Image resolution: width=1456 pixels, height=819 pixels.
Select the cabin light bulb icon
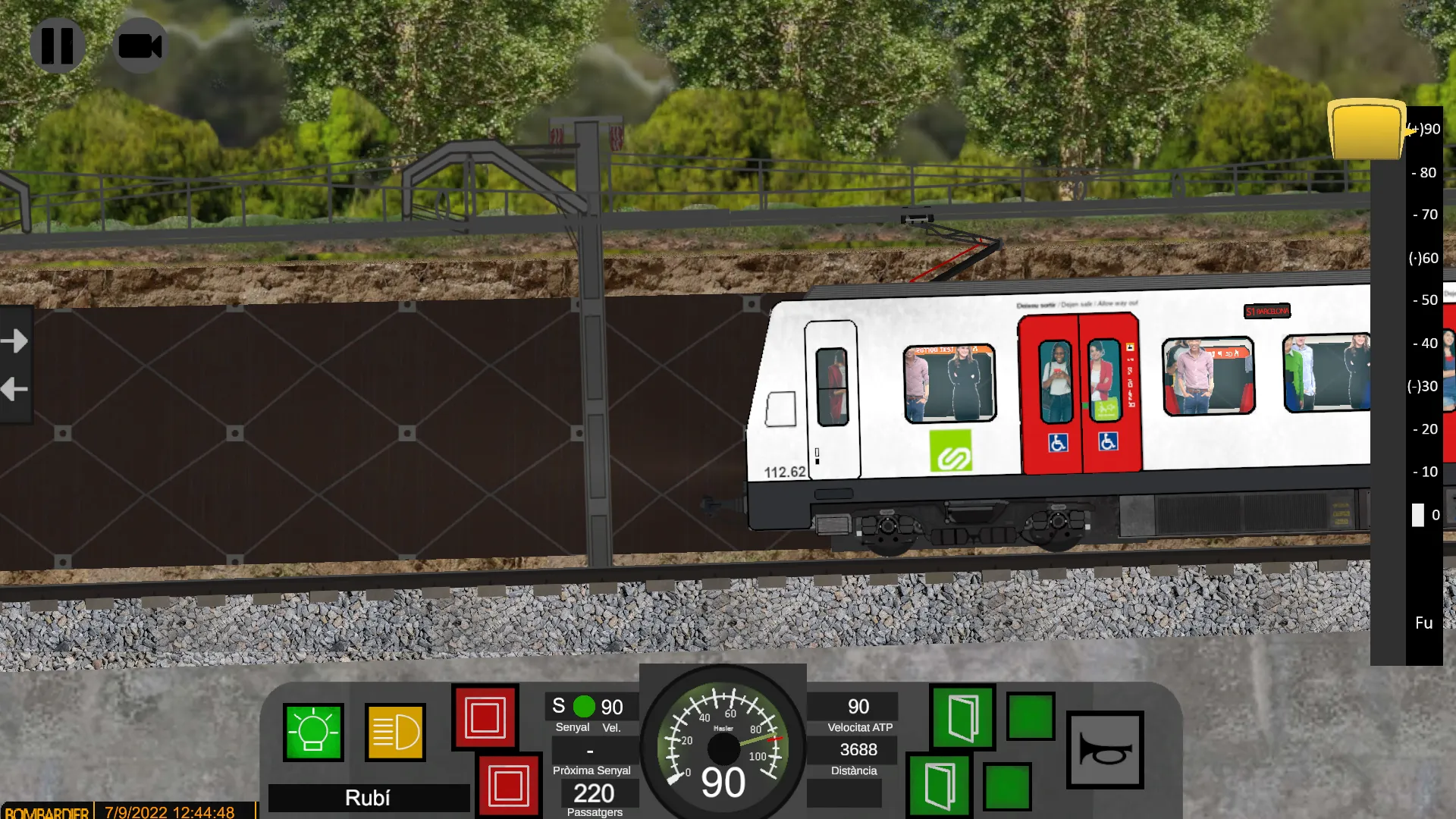click(315, 733)
